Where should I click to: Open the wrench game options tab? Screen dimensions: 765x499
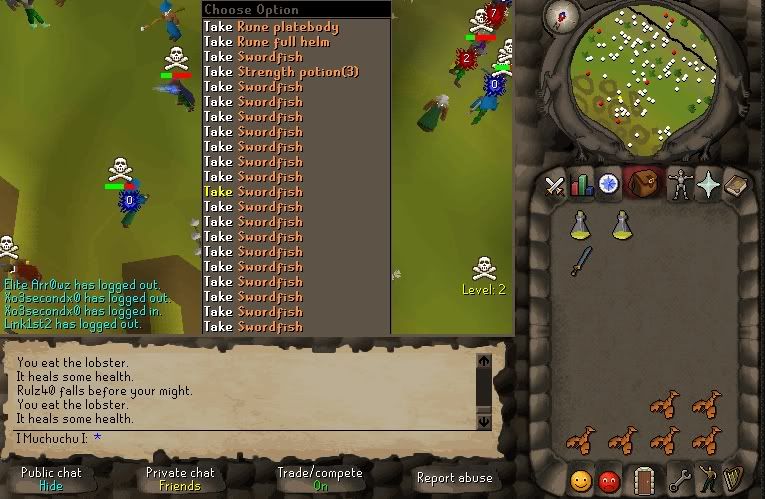(680, 480)
